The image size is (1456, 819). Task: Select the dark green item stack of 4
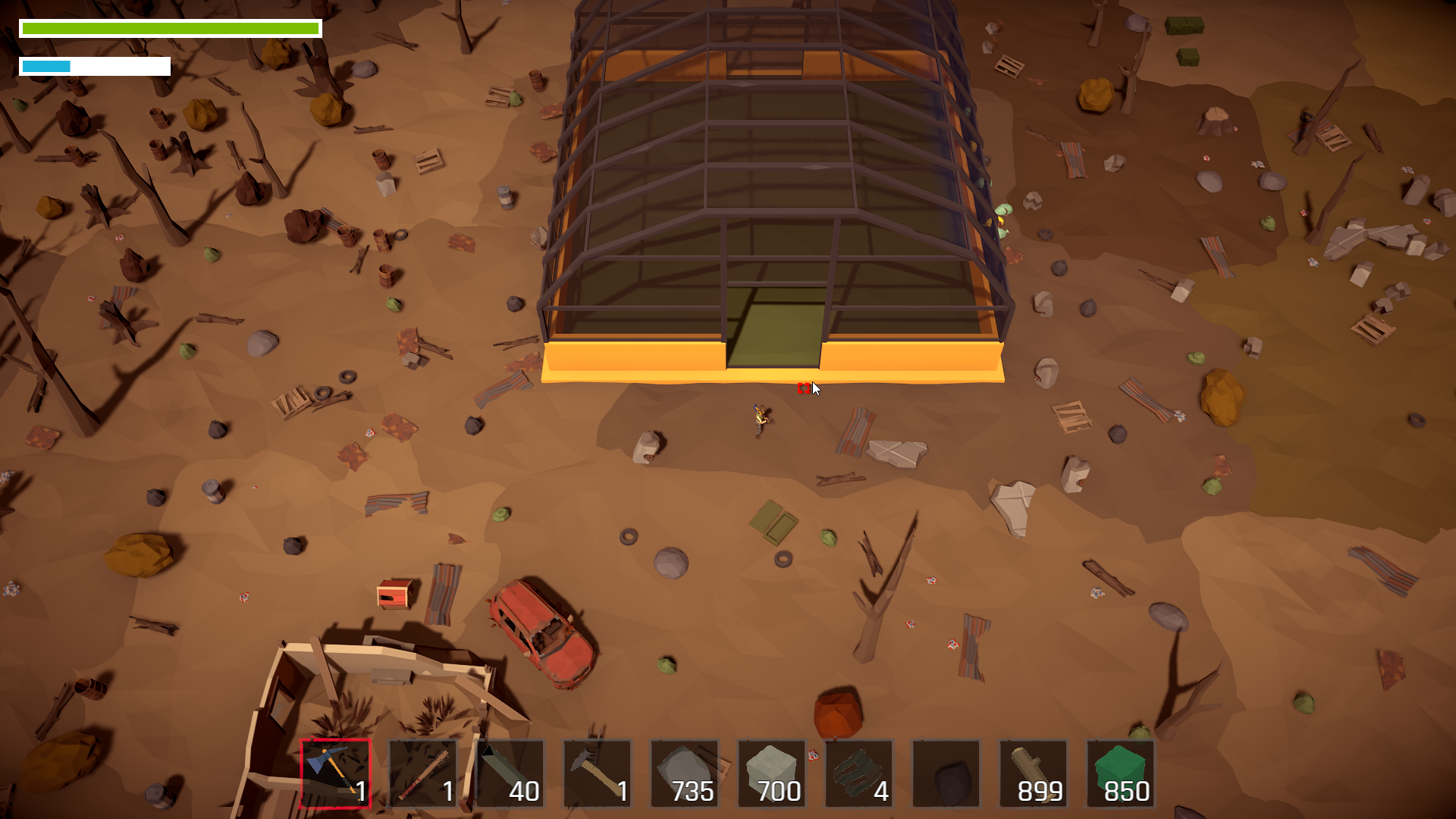tap(859, 773)
